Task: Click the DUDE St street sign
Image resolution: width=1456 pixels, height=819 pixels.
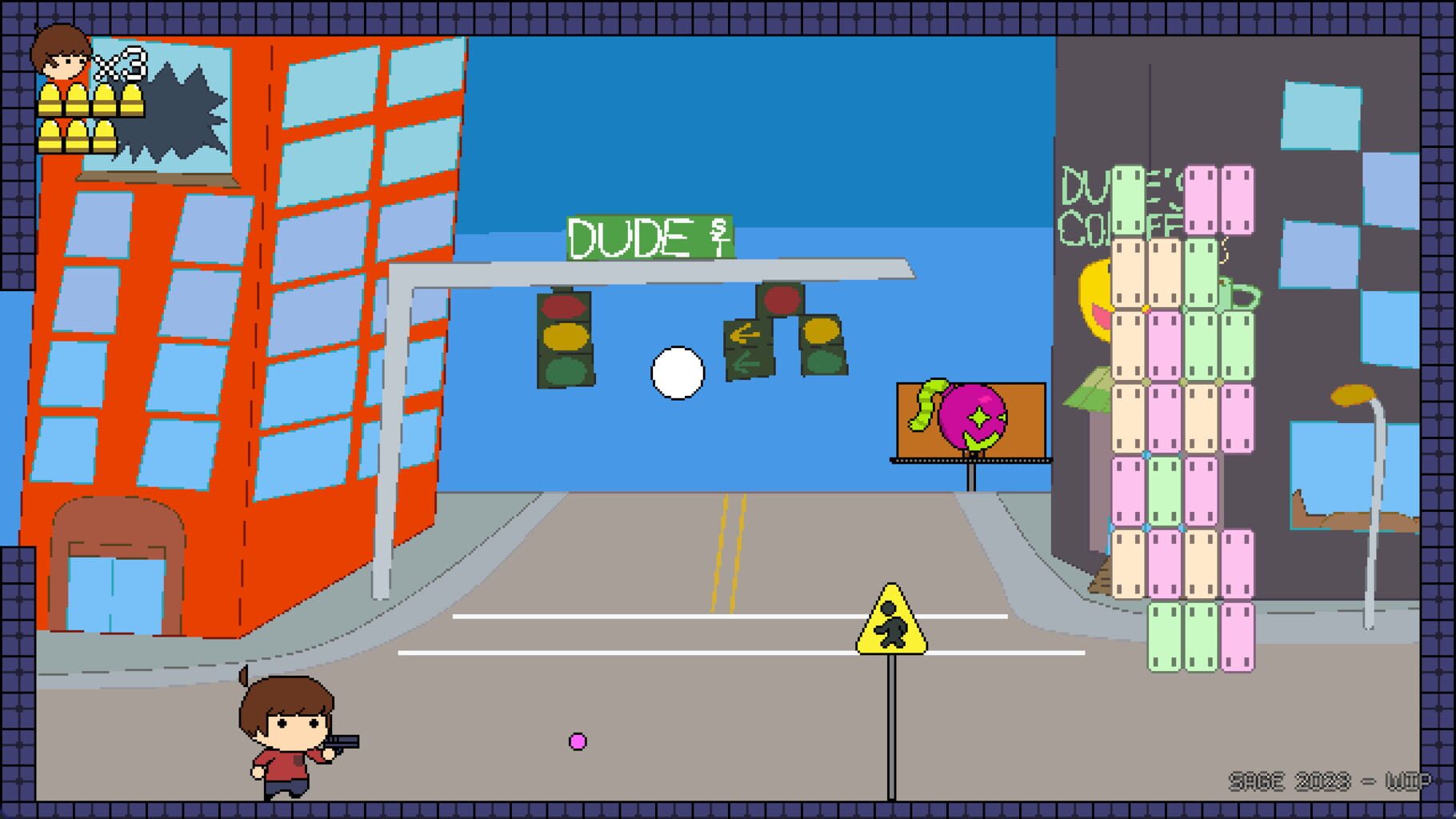Action: (648, 236)
